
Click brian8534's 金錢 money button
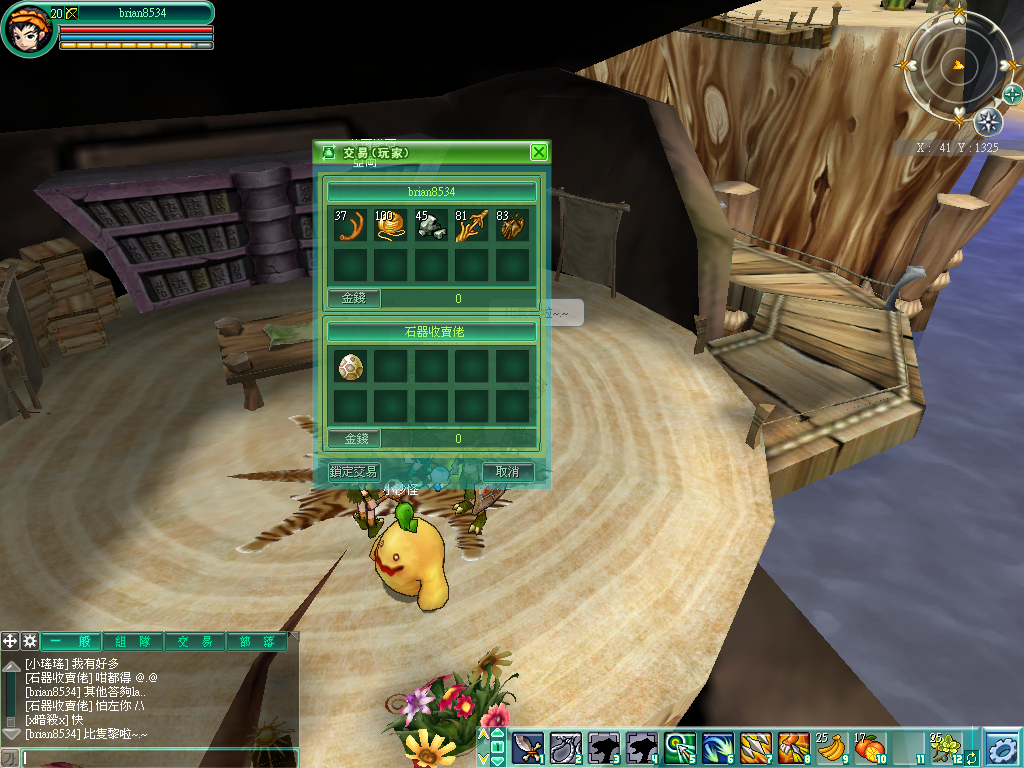(354, 298)
